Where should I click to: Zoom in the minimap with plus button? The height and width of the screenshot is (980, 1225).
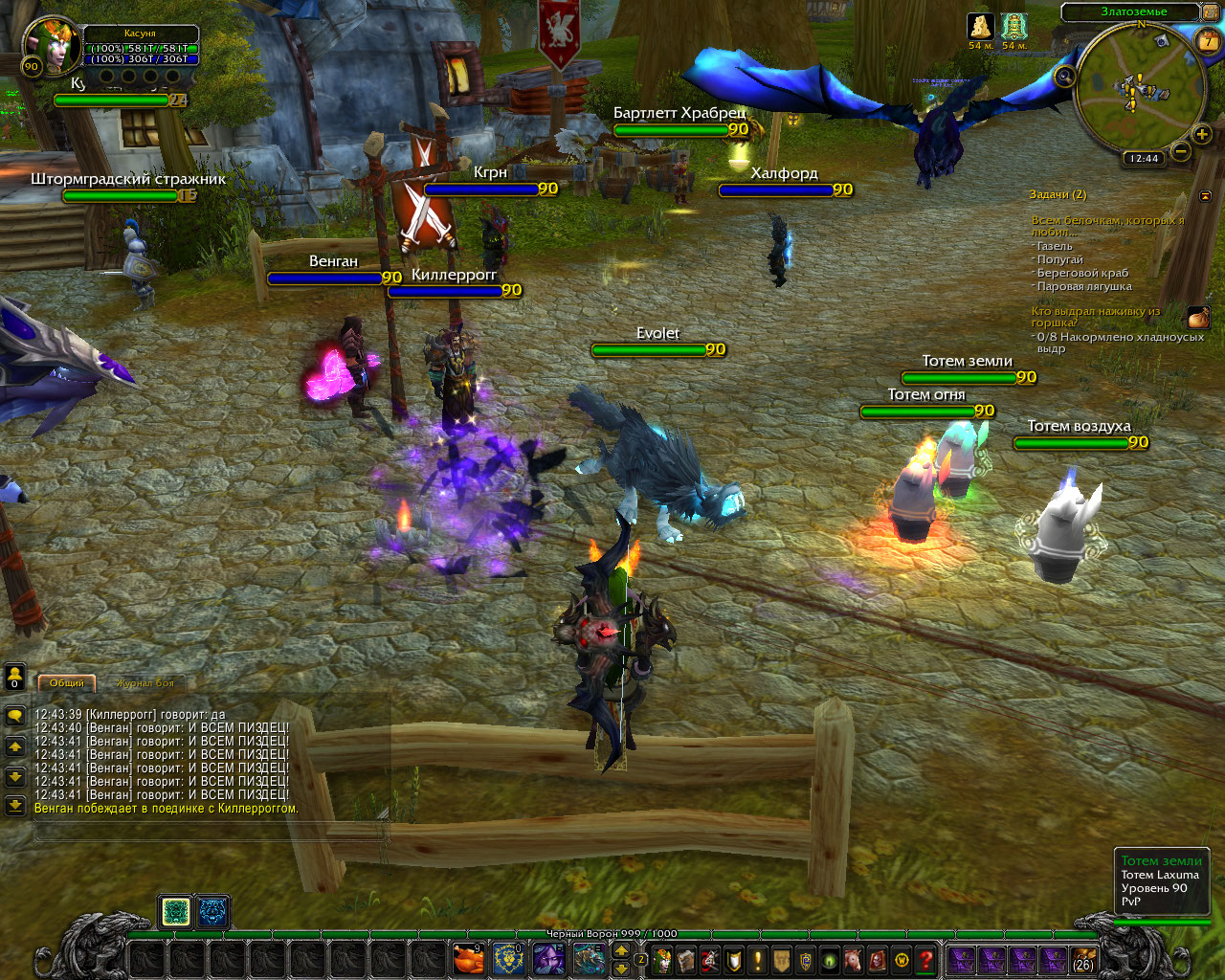(1202, 135)
